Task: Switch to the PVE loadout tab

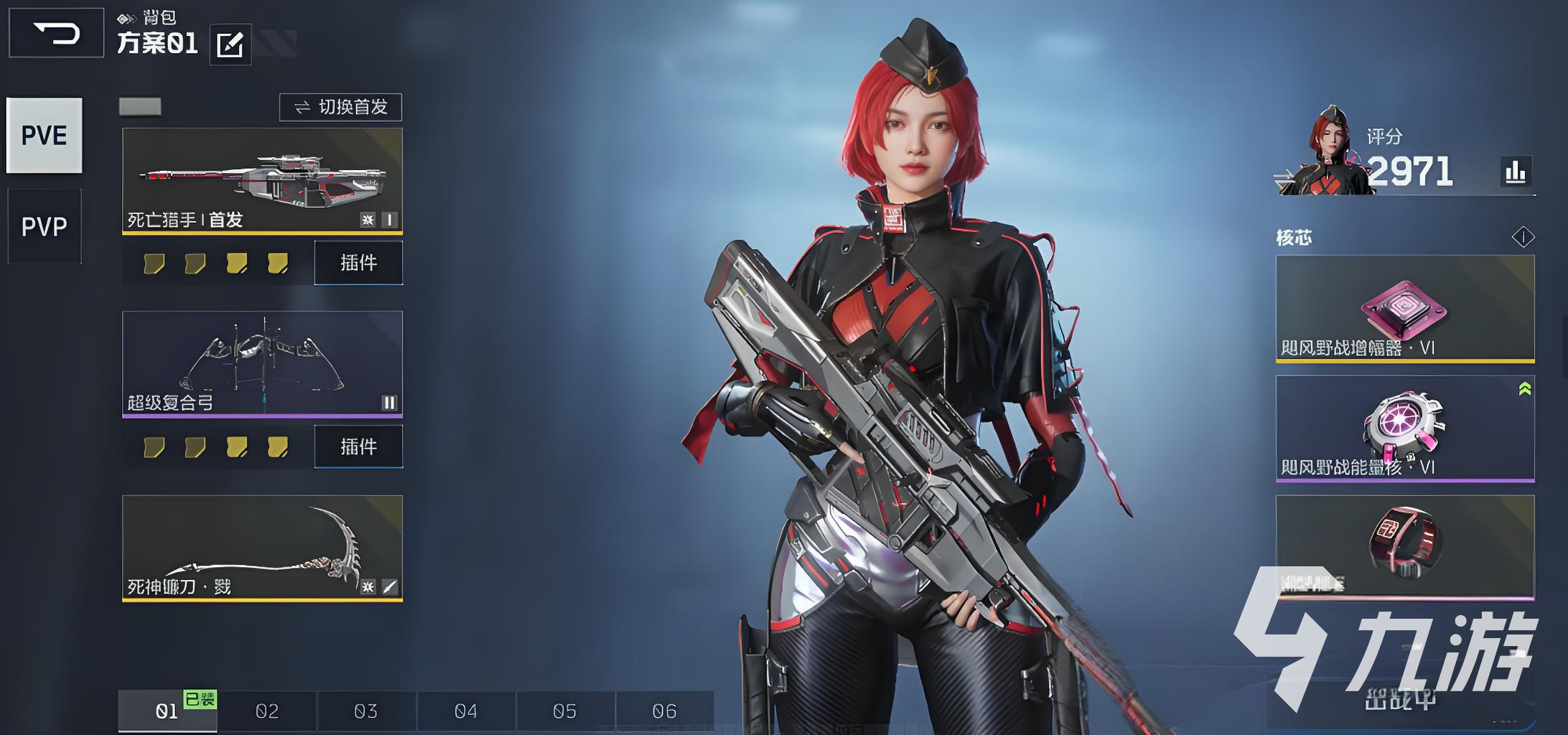Action: click(45, 136)
